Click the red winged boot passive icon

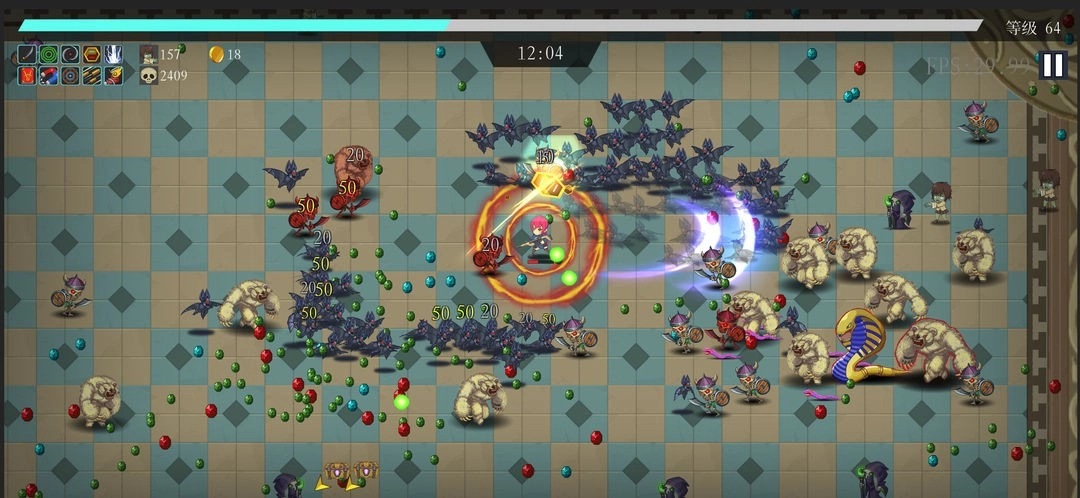pos(114,76)
